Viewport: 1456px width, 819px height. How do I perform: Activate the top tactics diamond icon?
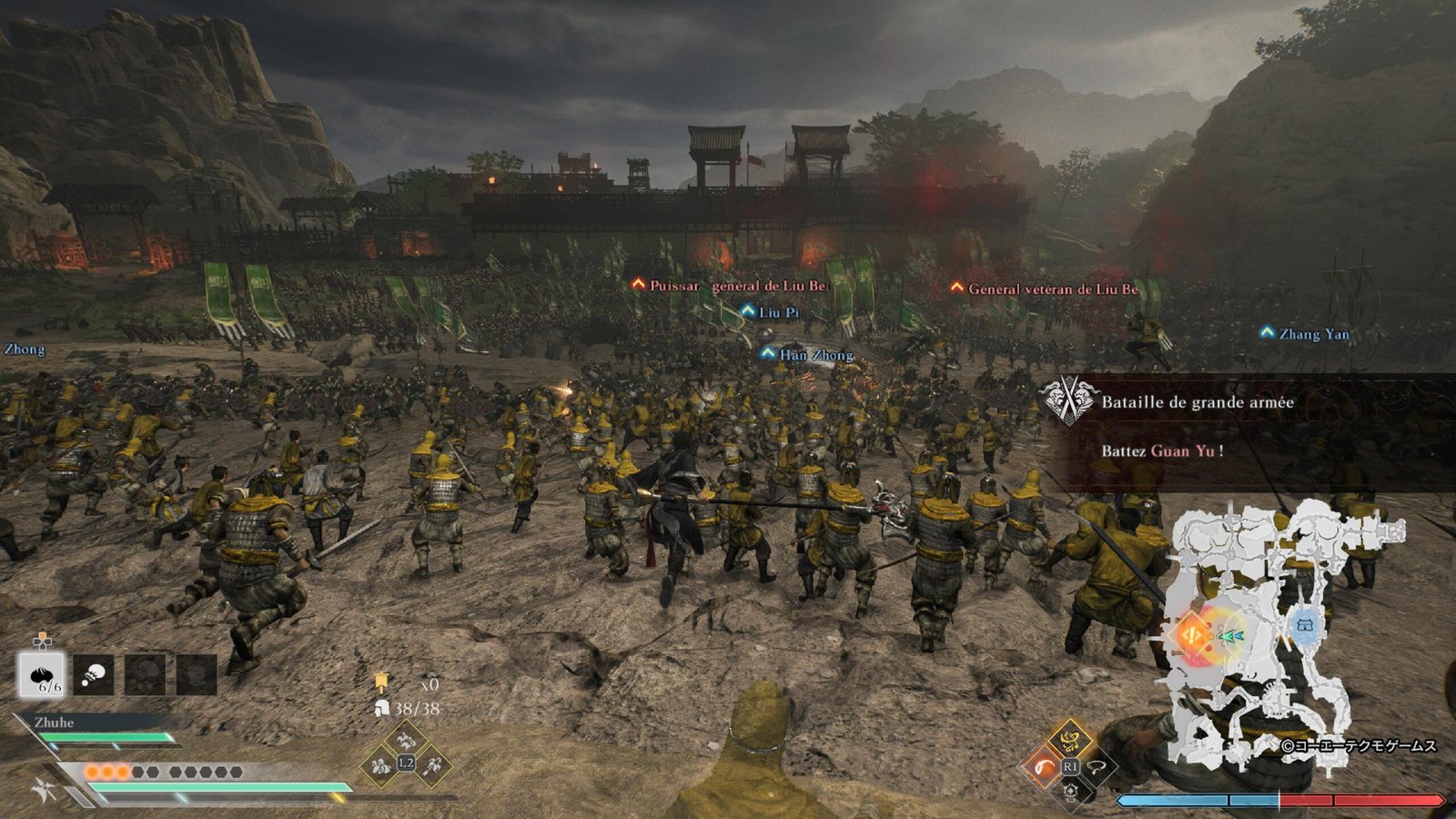pos(406,739)
